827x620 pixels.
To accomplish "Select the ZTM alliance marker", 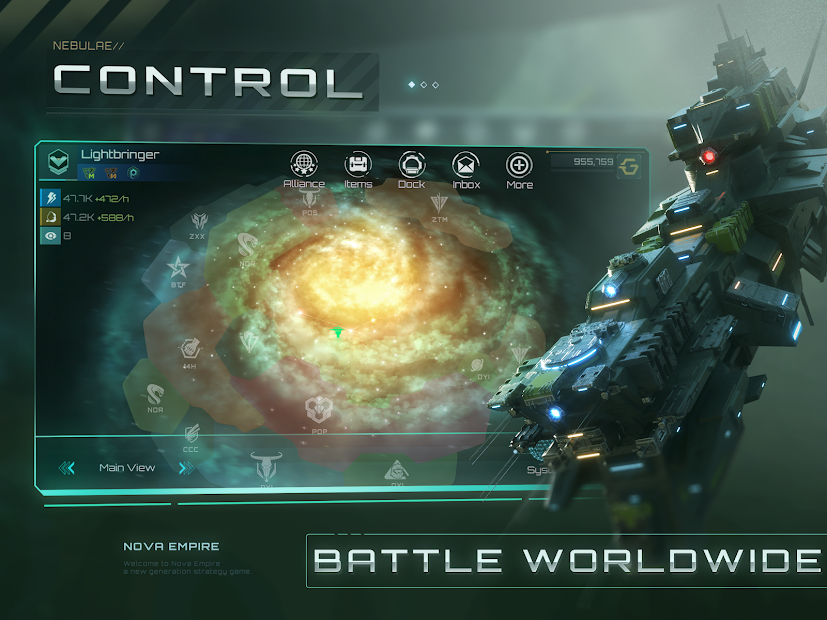I will tap(440, 204).
